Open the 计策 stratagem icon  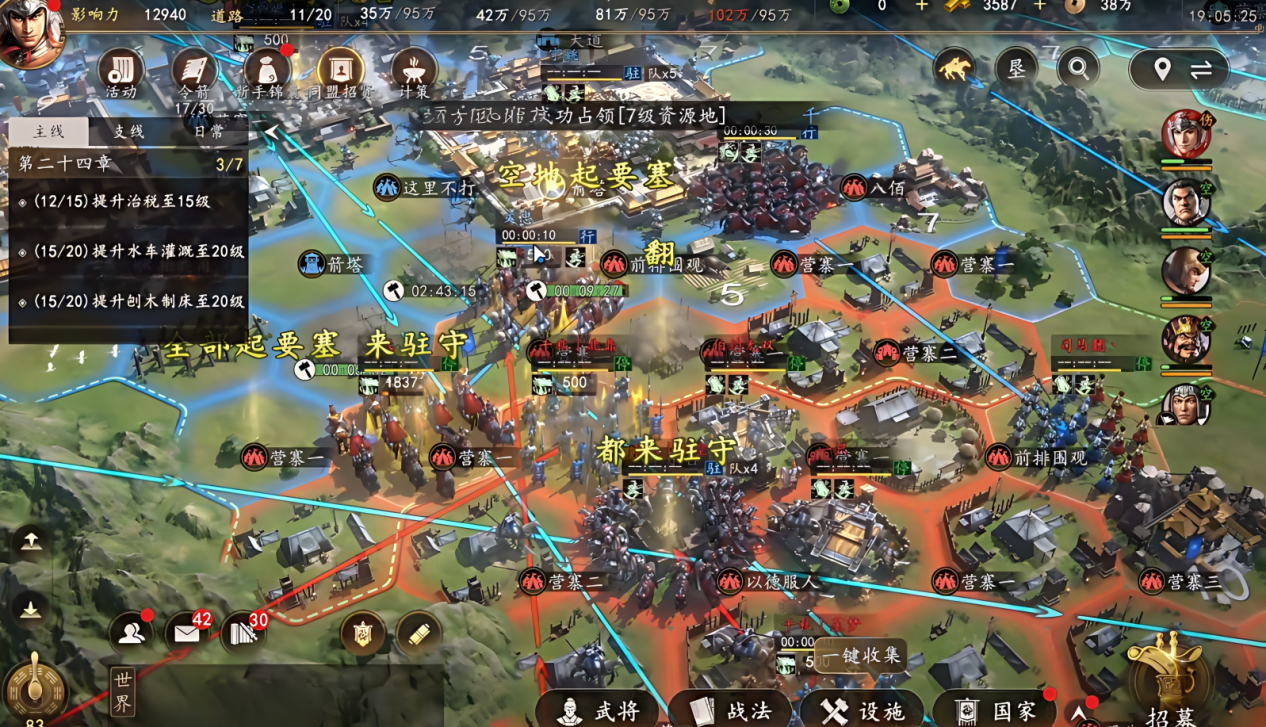point(413,72)
